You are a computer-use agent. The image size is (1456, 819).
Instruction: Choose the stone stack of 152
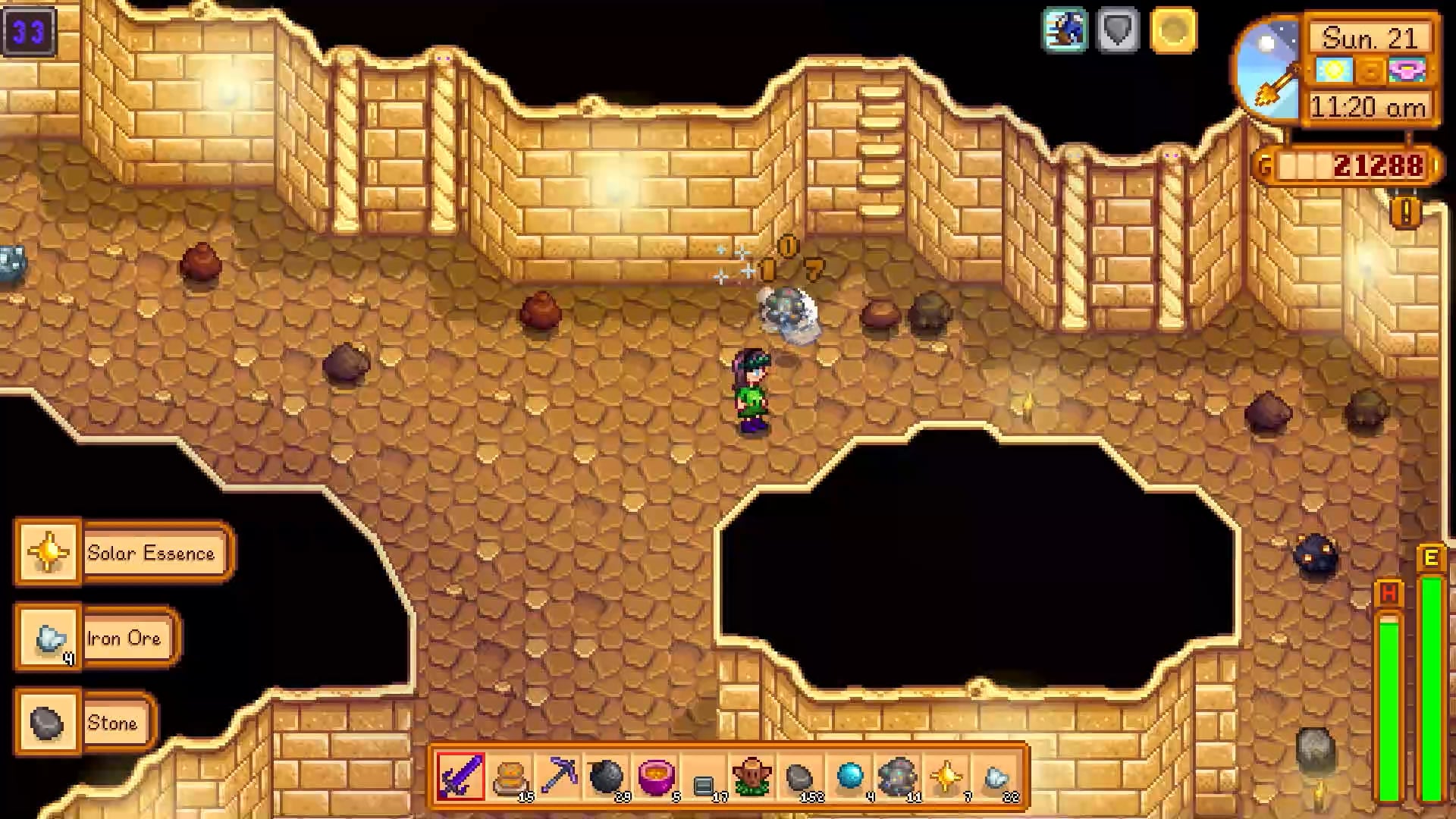click(800, 777)
